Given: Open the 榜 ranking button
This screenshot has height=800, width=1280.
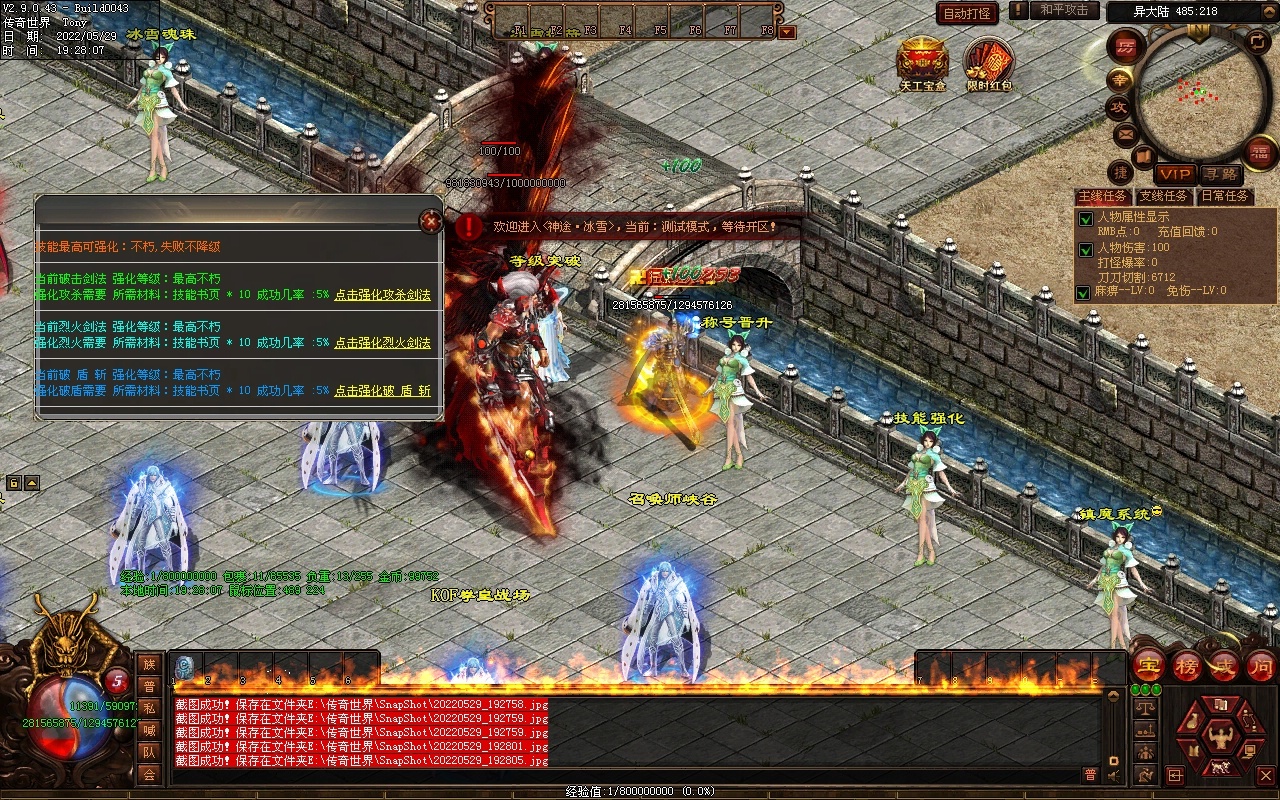Looking at the screenshot, I should pos(1188,665).
